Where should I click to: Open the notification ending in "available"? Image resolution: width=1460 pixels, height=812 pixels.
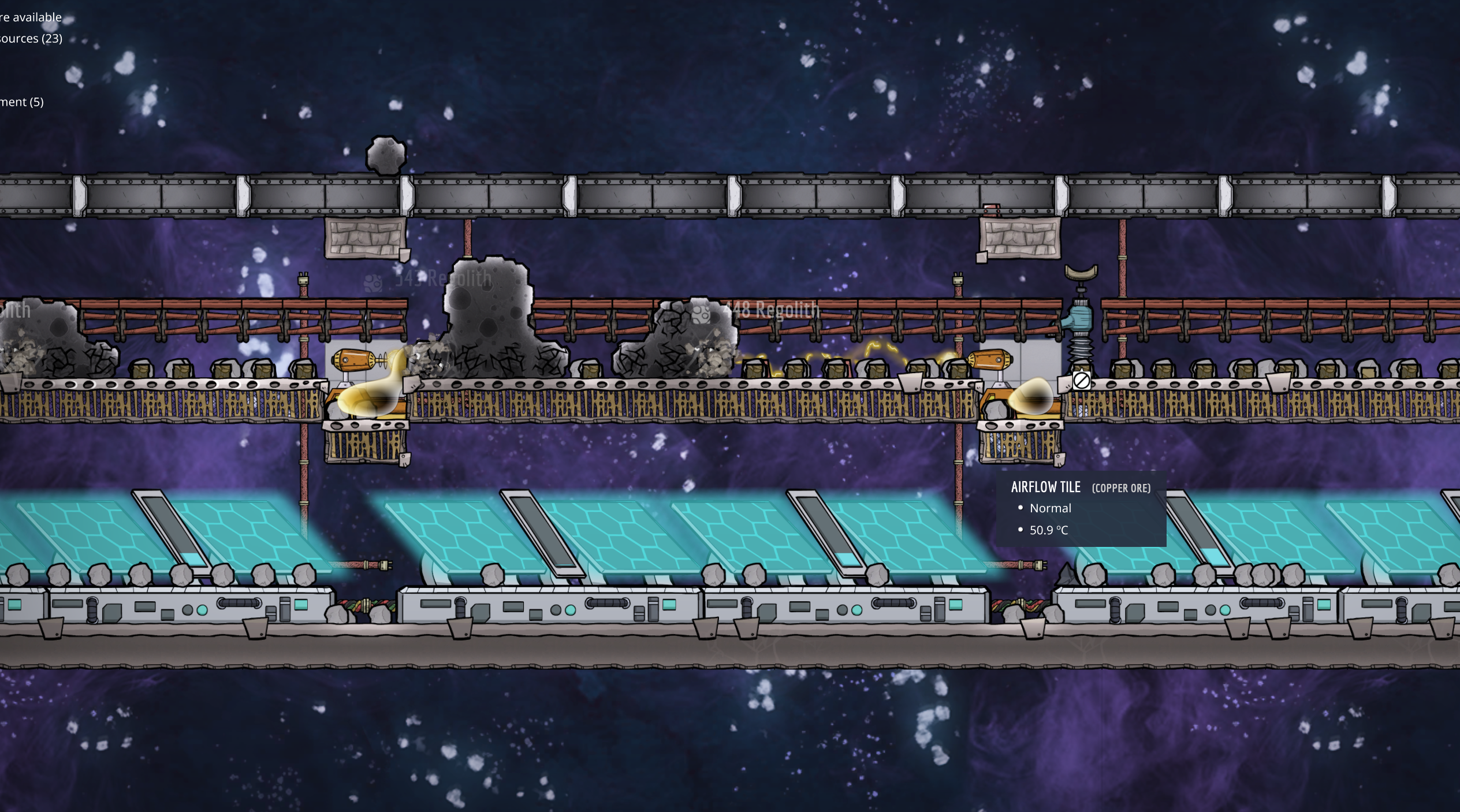tap(30, 17)
